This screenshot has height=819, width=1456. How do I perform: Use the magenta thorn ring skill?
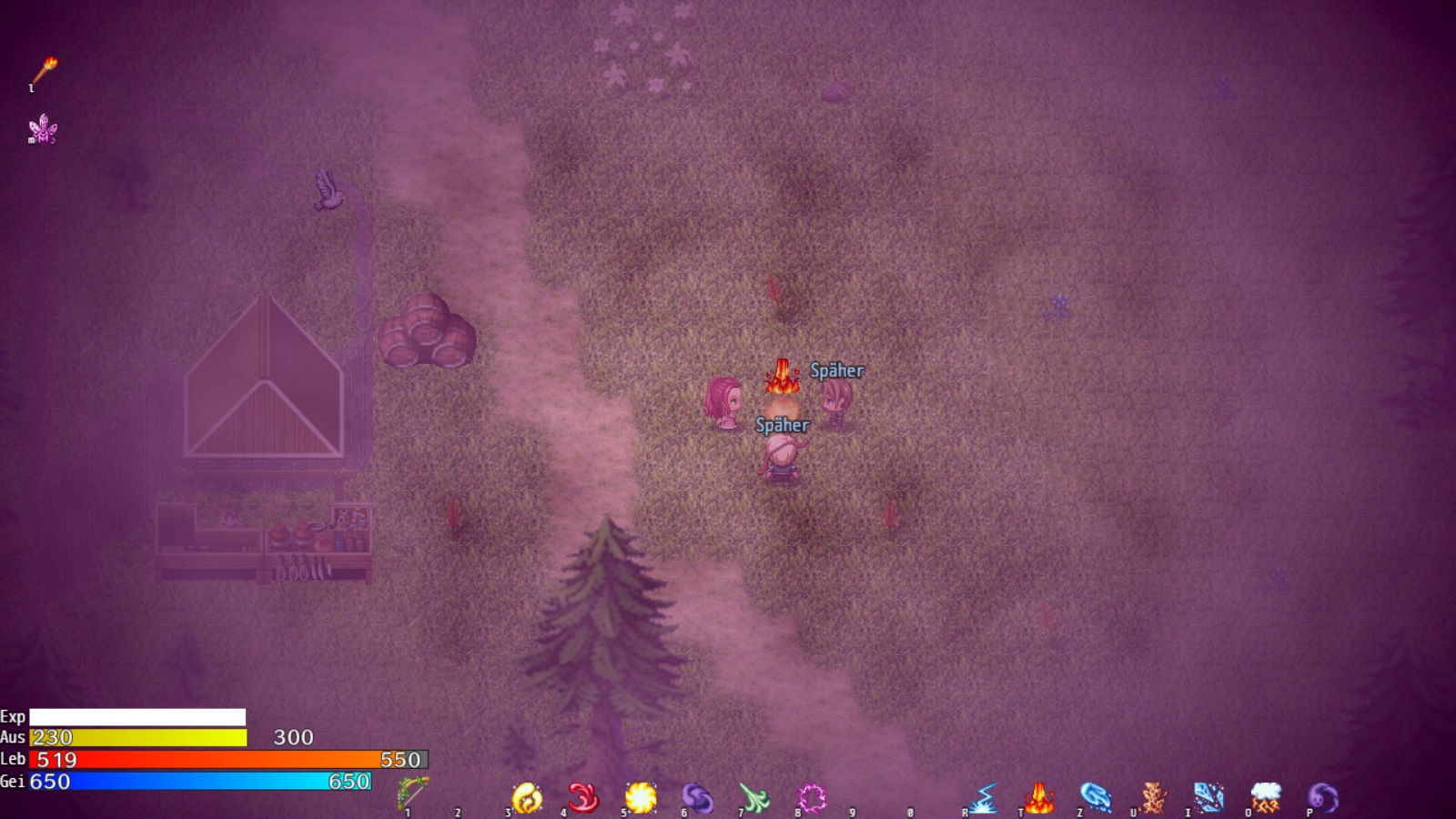pyautogui.click(x=811, y=798)
